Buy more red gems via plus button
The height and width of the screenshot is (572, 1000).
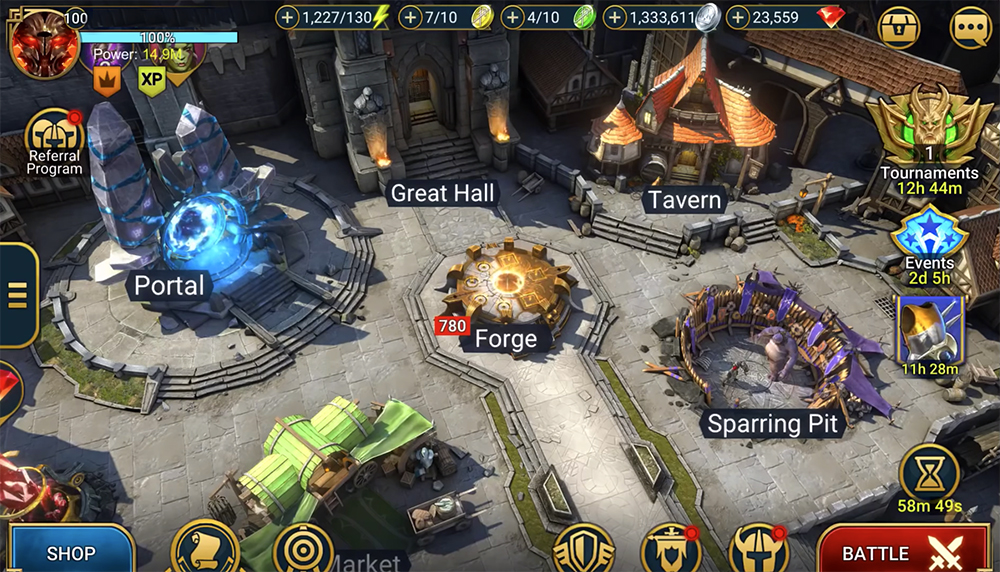(738, 17)
